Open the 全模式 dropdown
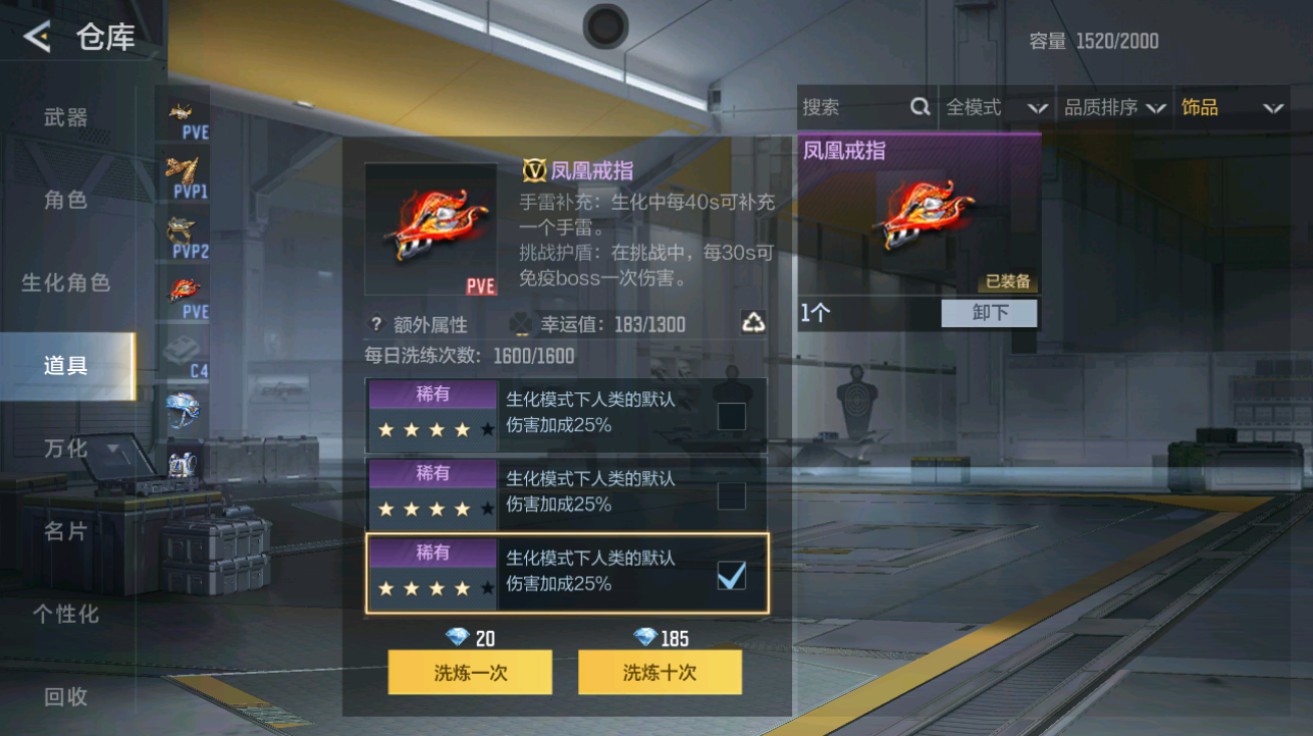This screenshot has width=1313, height=736. tap(994, 107)
